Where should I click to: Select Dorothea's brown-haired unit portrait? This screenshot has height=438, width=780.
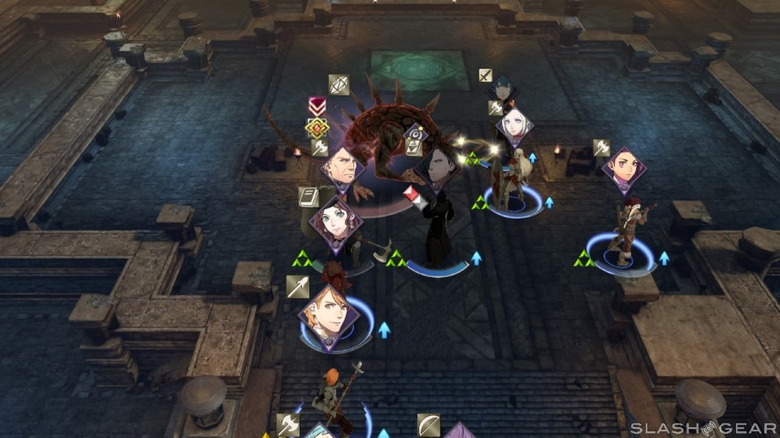(x=336, y=222)
